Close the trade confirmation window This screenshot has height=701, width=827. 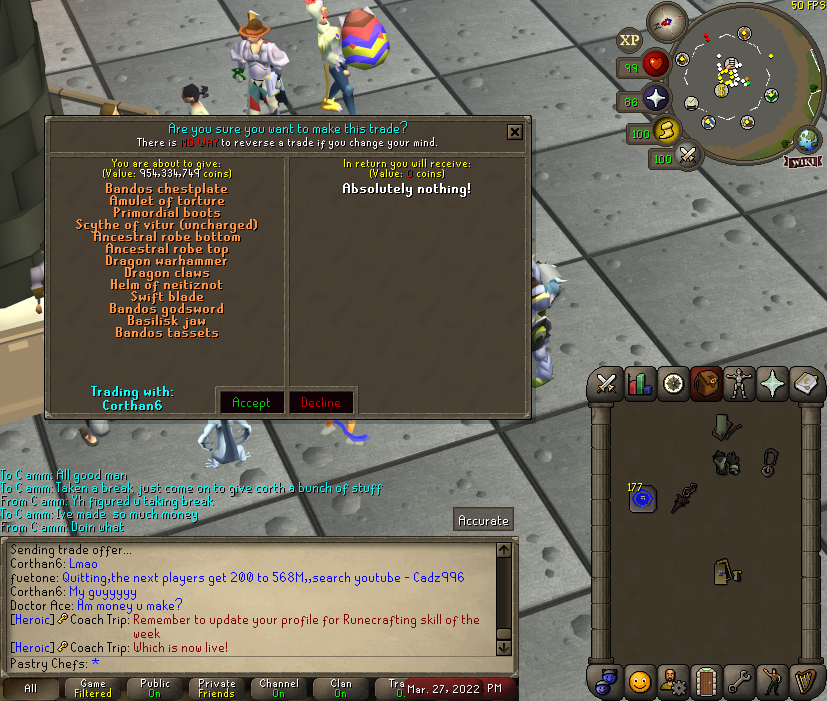(x=514, y=131)
